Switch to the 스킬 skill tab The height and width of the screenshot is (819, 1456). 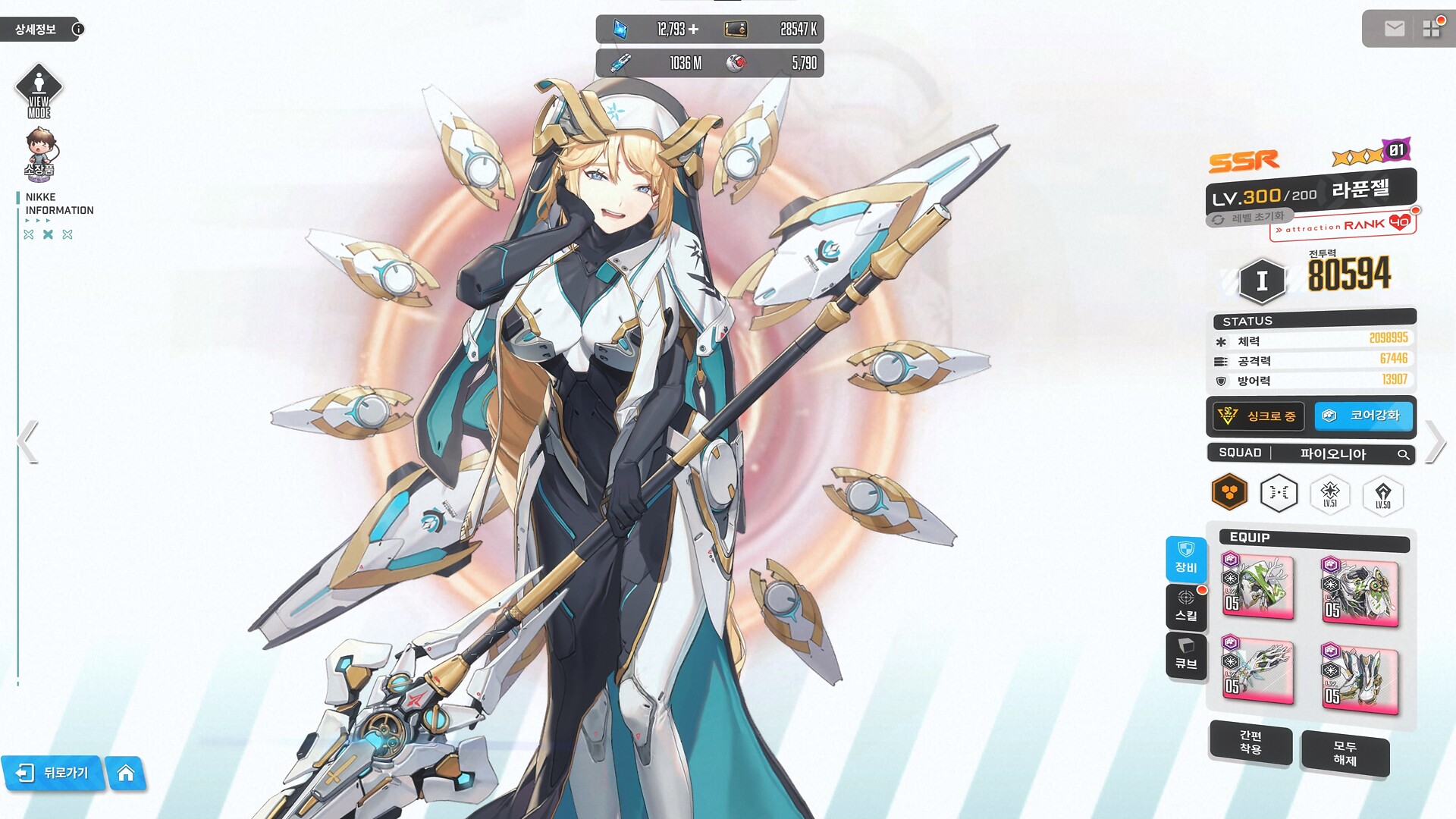[x=1186, y=607]
